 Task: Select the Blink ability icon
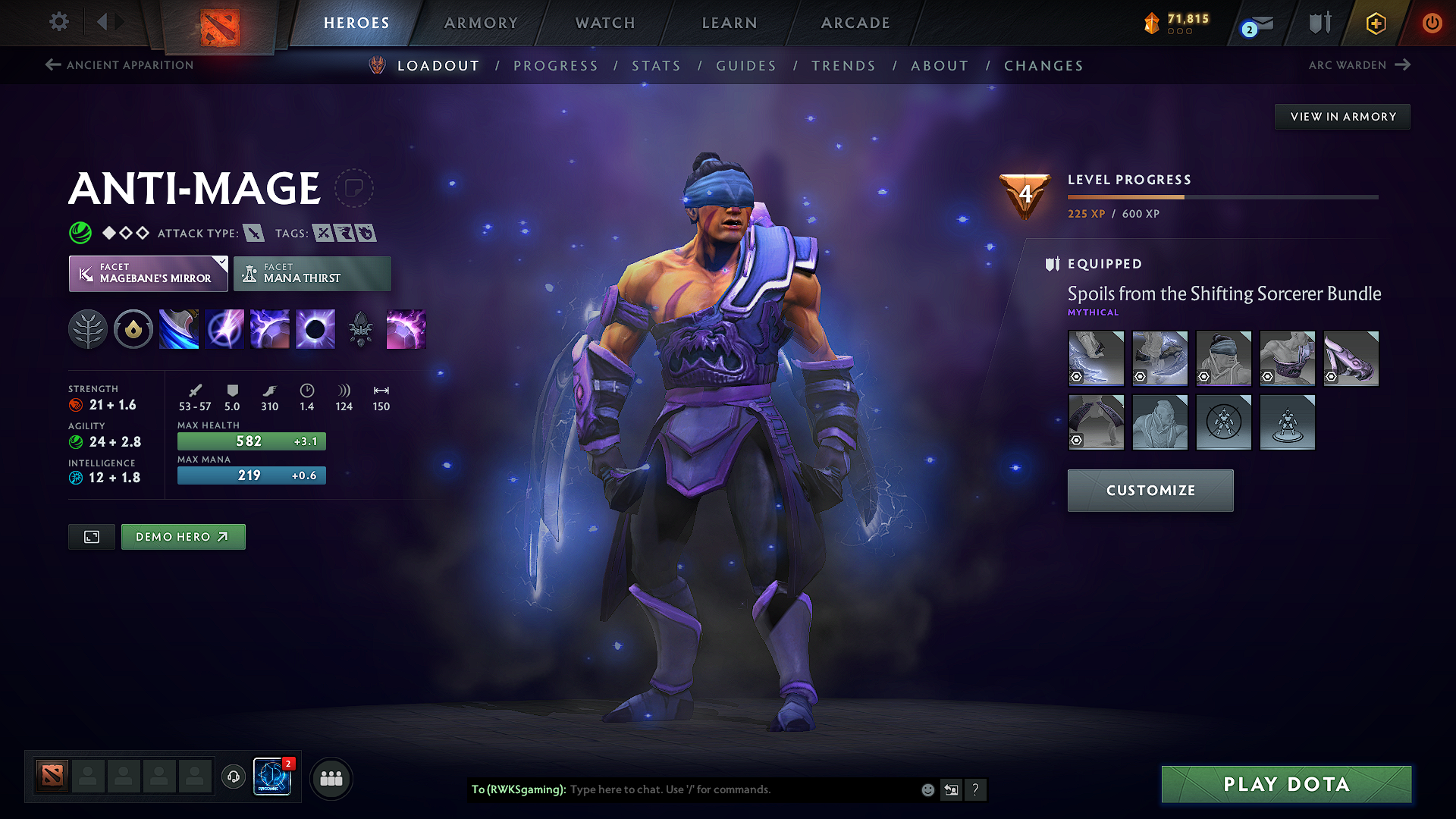[224, 328]
